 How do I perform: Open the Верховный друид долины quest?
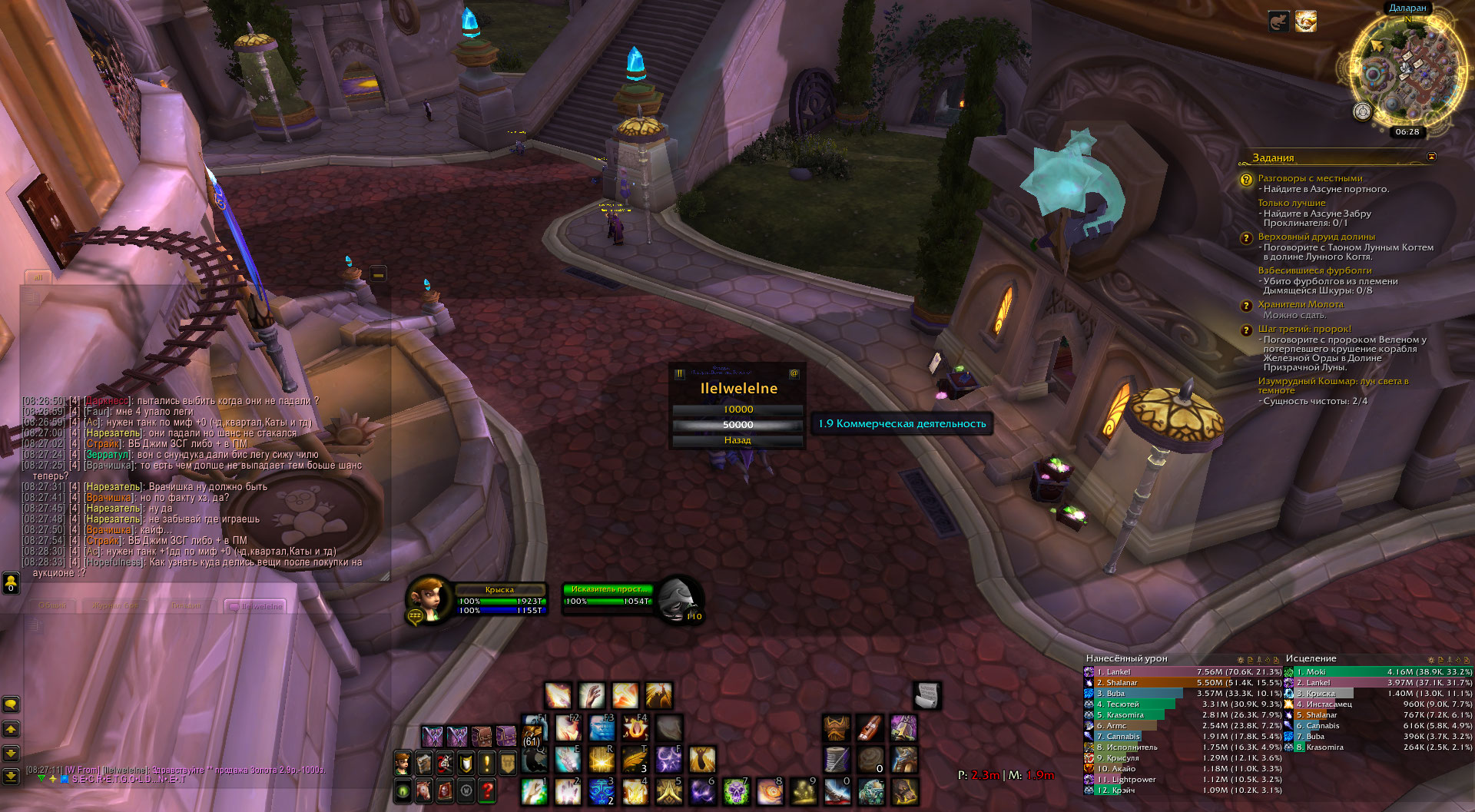pos(1316,237)
